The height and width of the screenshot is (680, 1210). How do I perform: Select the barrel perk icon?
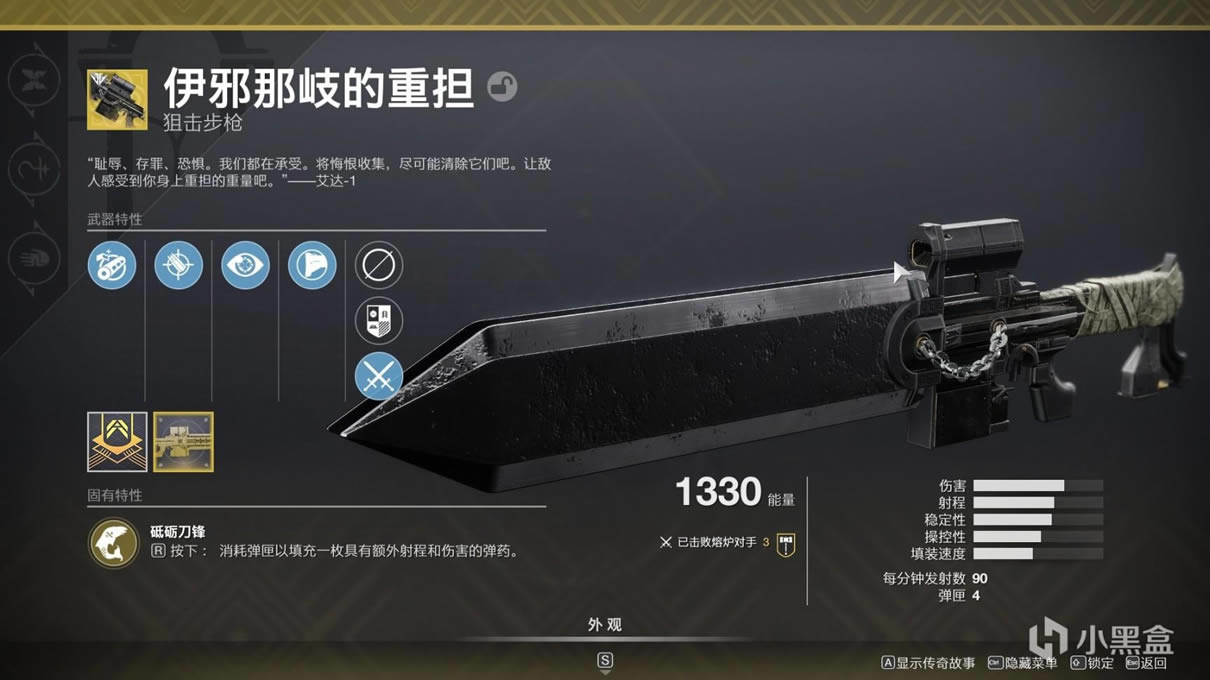click(x=112, y=266)
